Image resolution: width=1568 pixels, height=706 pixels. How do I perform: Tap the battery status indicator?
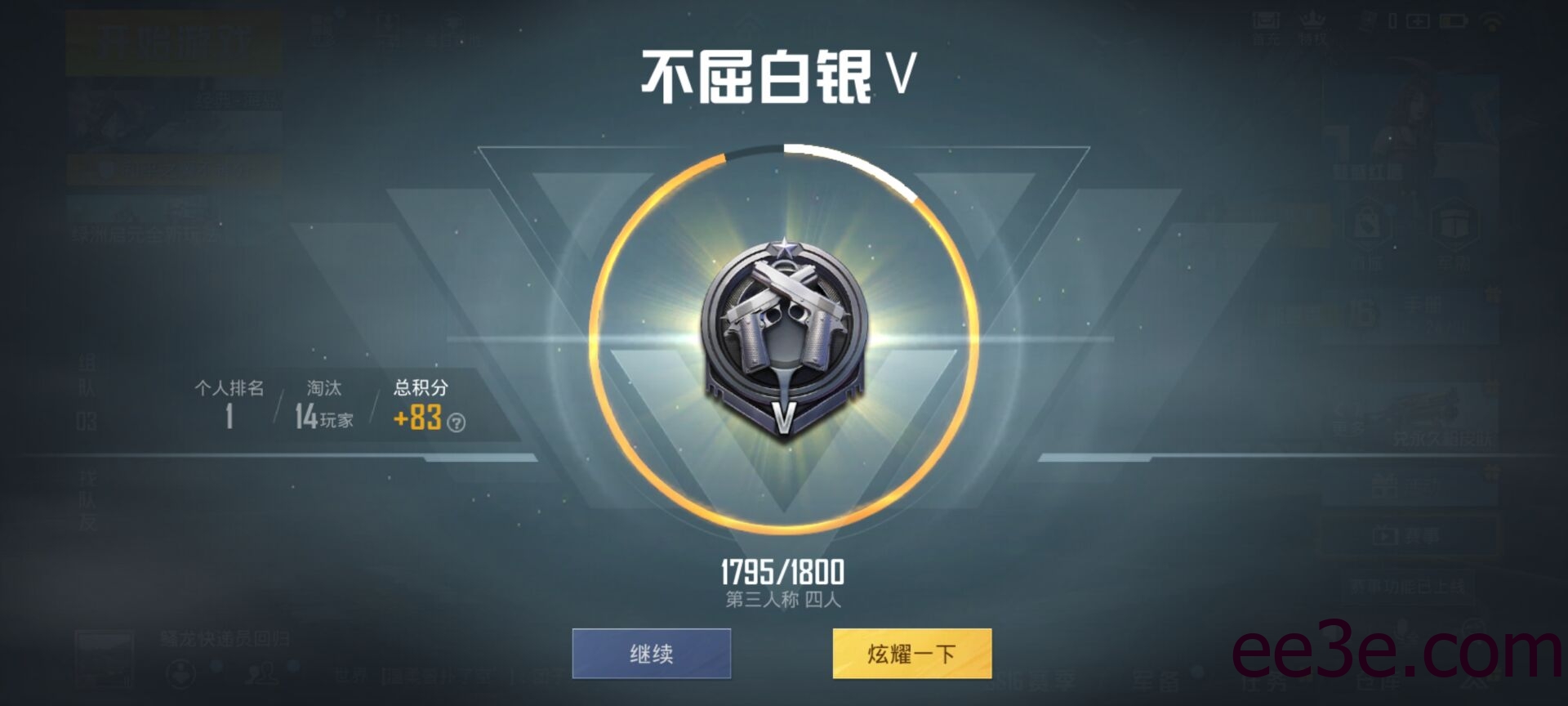[x=1452, y=20]
